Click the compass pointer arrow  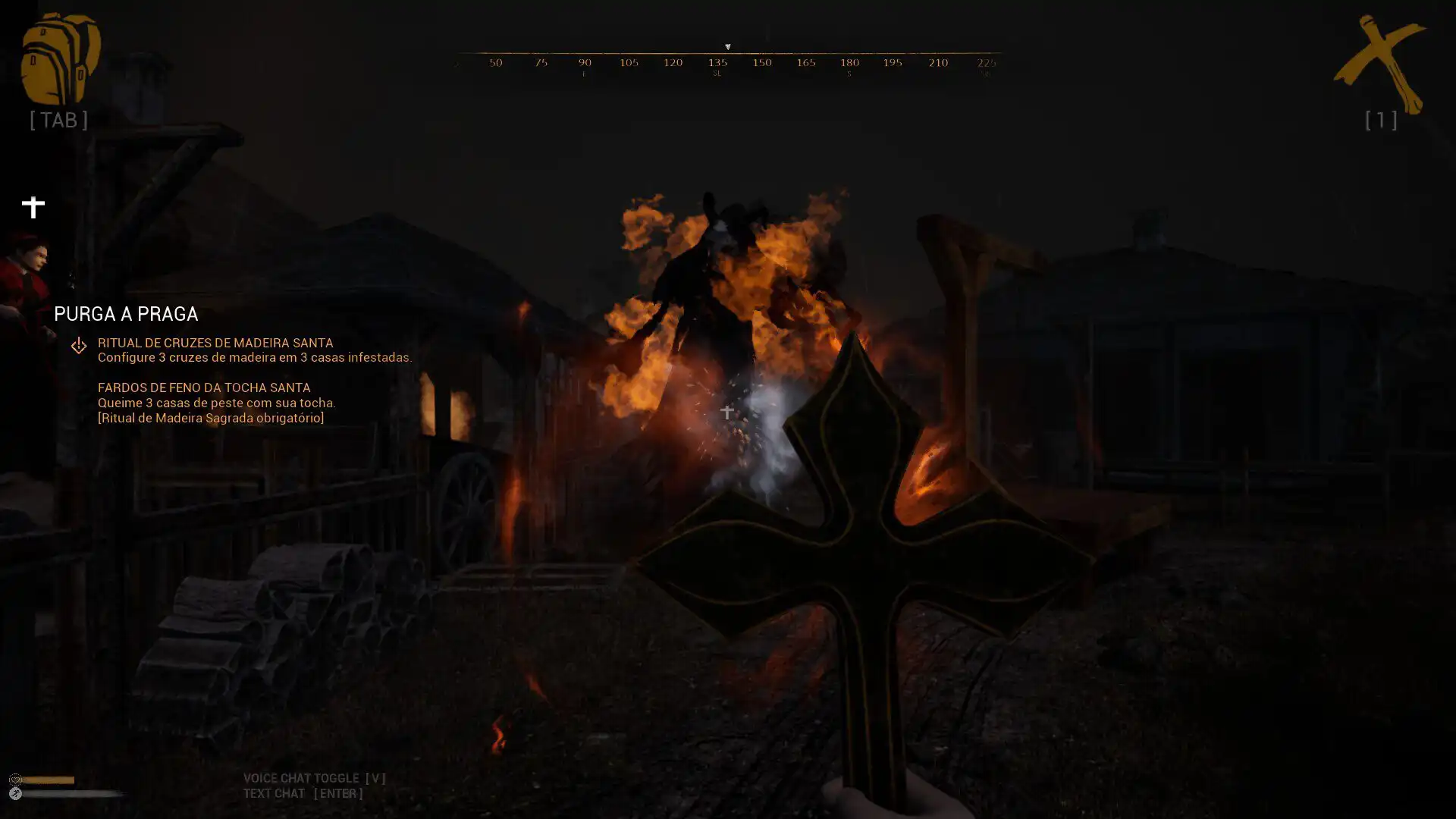(x=728, y=46)
